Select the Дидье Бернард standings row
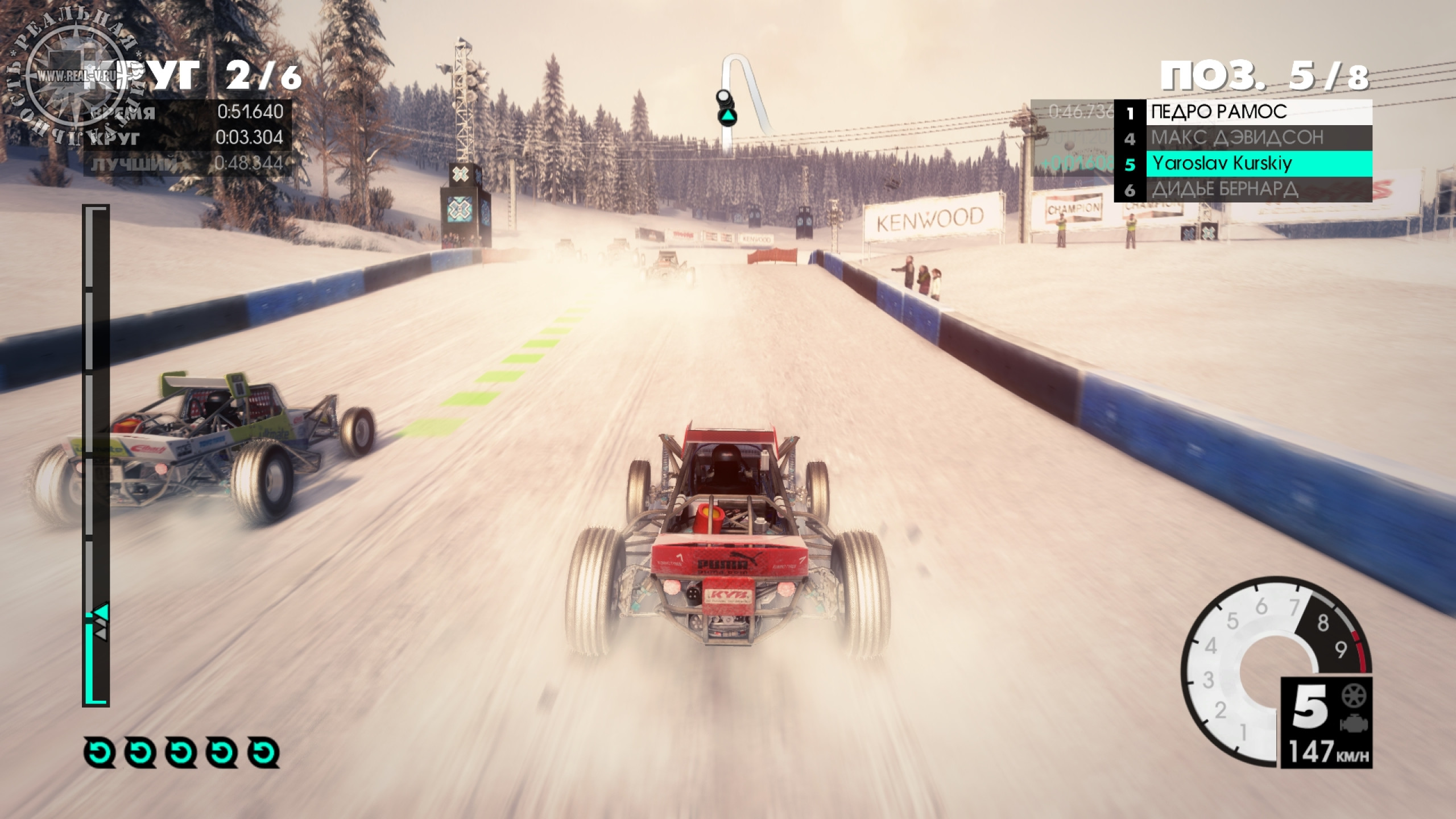The image size is (1456, 819). click(x=1243, y=189)
